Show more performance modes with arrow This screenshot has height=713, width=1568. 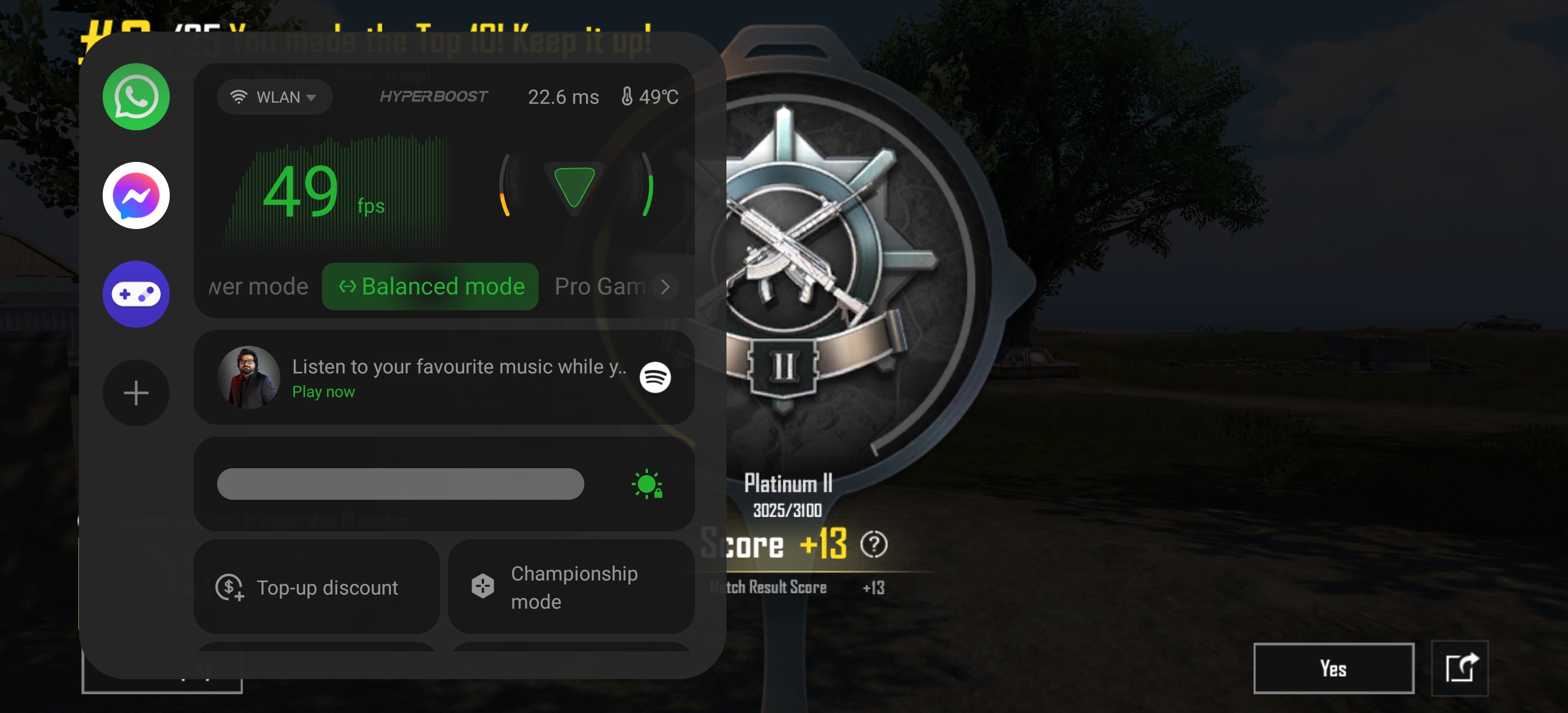click(x=666, y=286)
